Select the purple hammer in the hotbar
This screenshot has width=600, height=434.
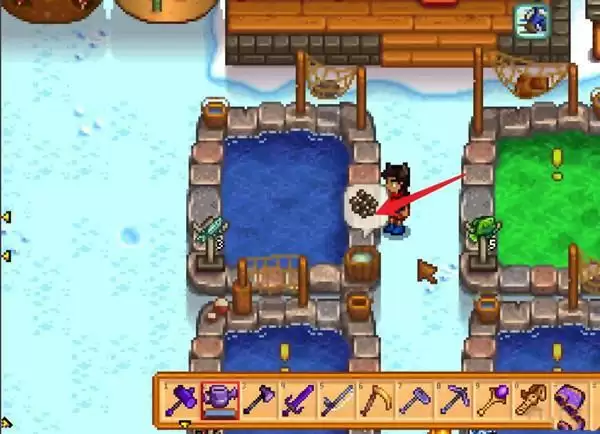tap(182, 401)
